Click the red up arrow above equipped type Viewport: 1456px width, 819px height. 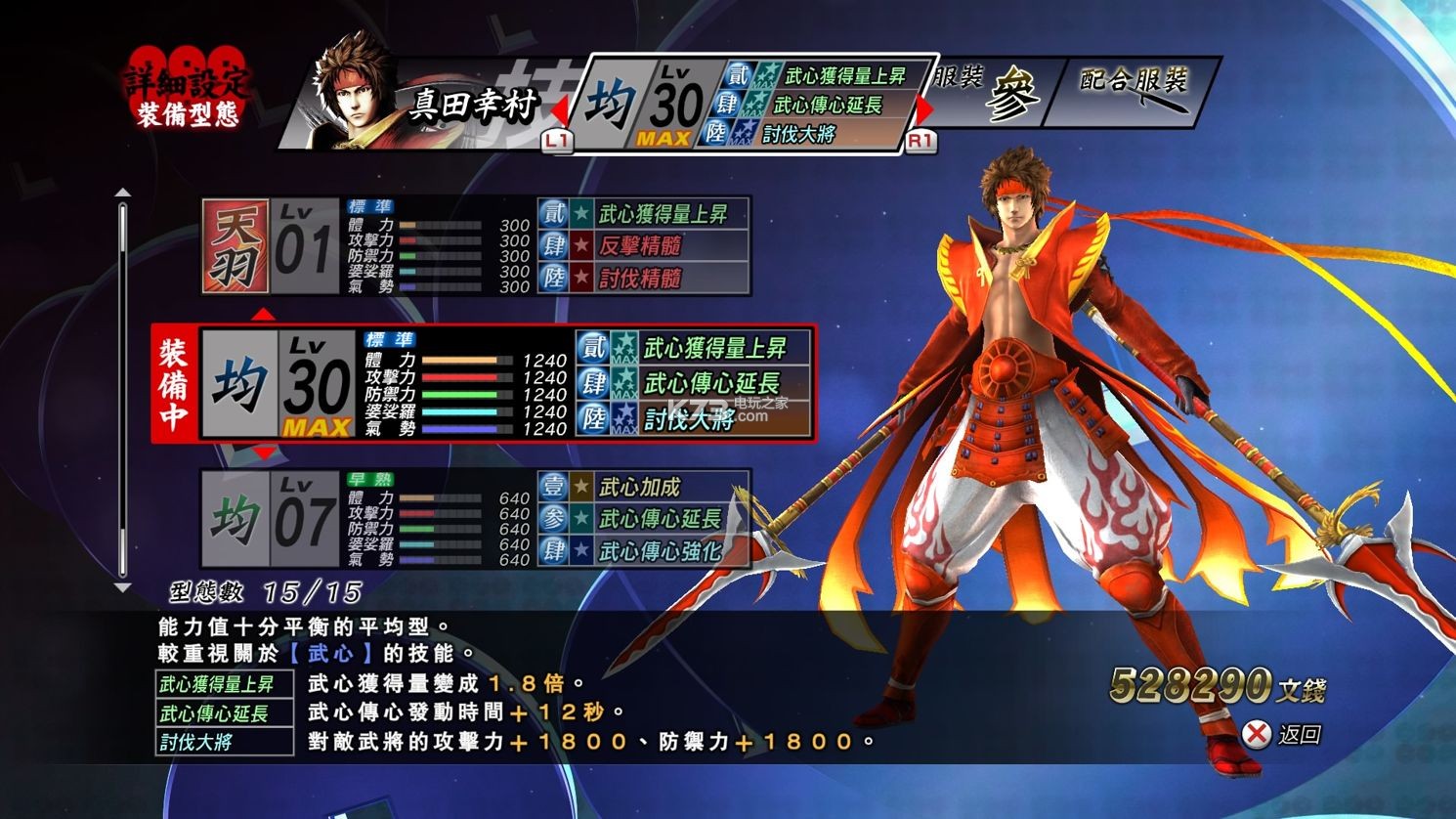coord(263,315)
